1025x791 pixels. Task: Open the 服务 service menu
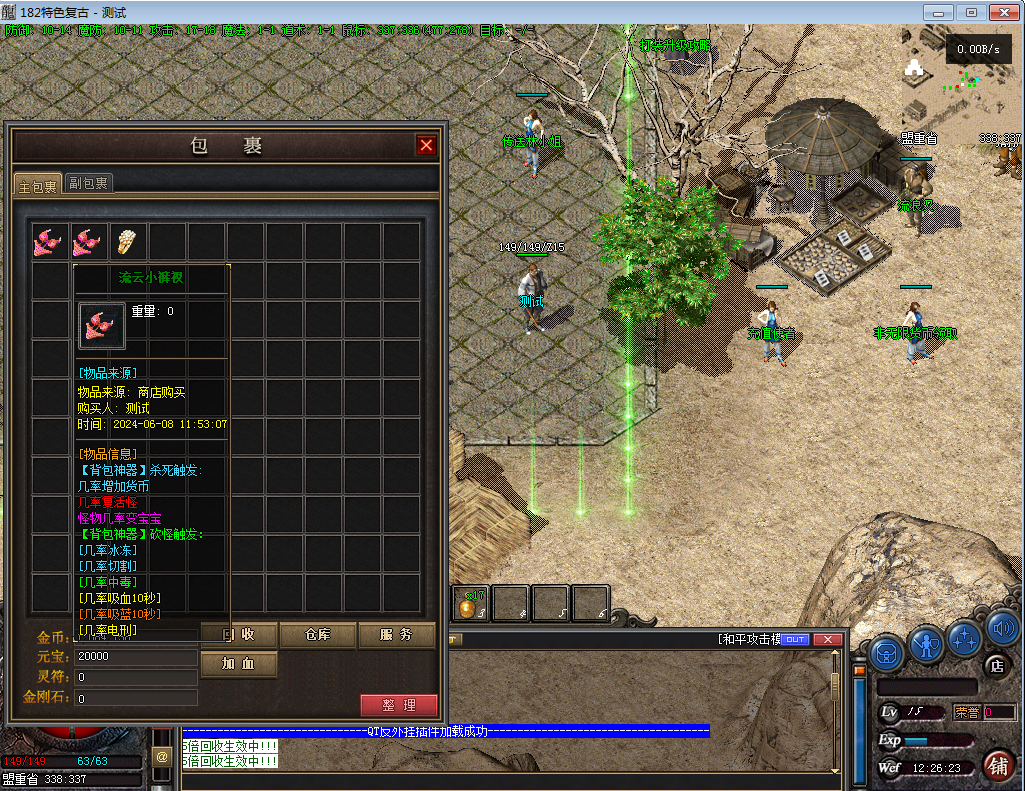[397, 635]
